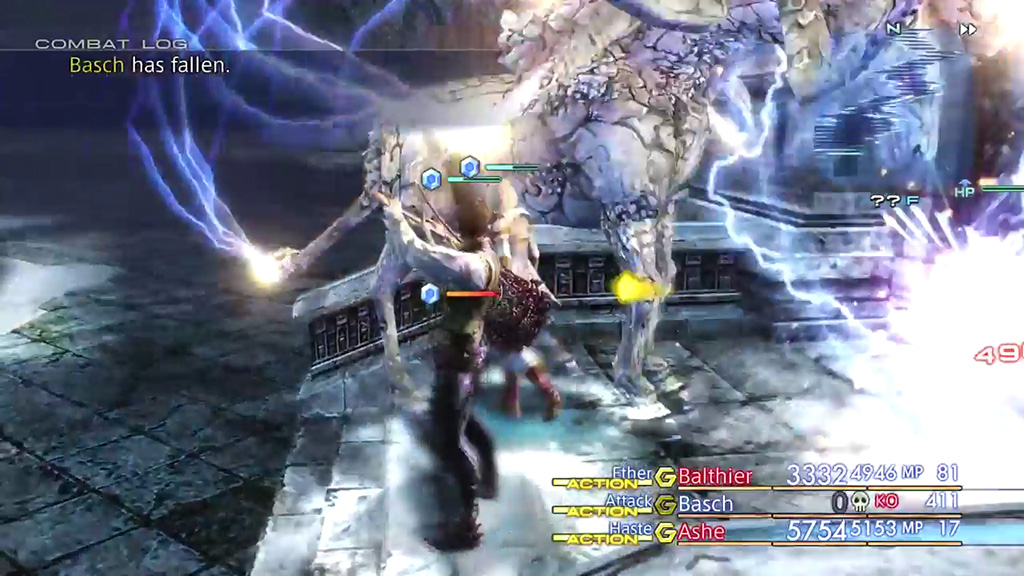
Task: Select the fallen Basch party row
Action: click(705, 504)
